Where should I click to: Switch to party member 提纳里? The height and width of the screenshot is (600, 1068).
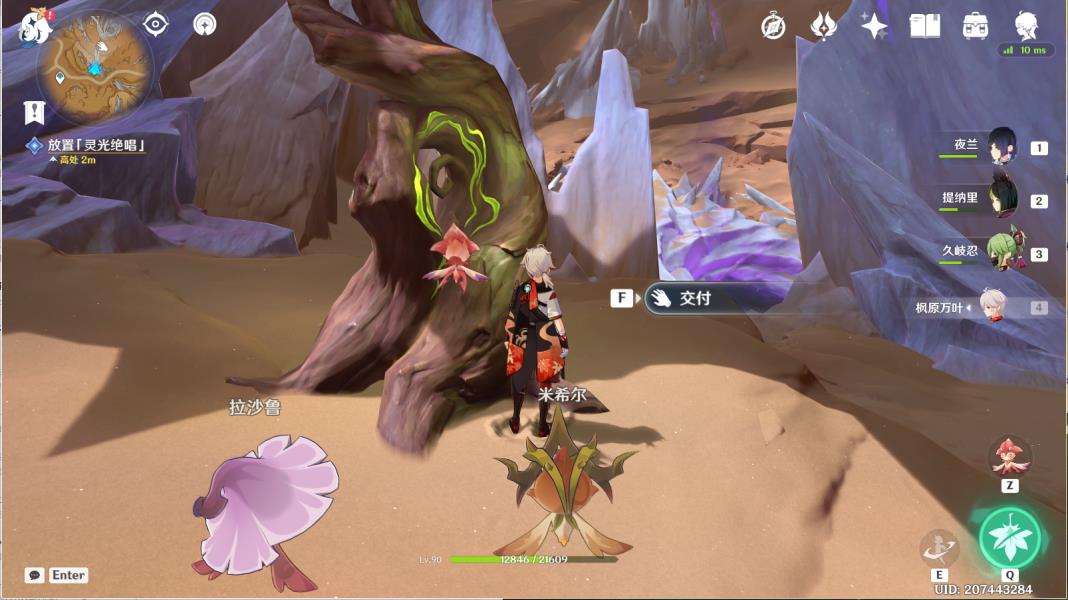coord(1001,200)
